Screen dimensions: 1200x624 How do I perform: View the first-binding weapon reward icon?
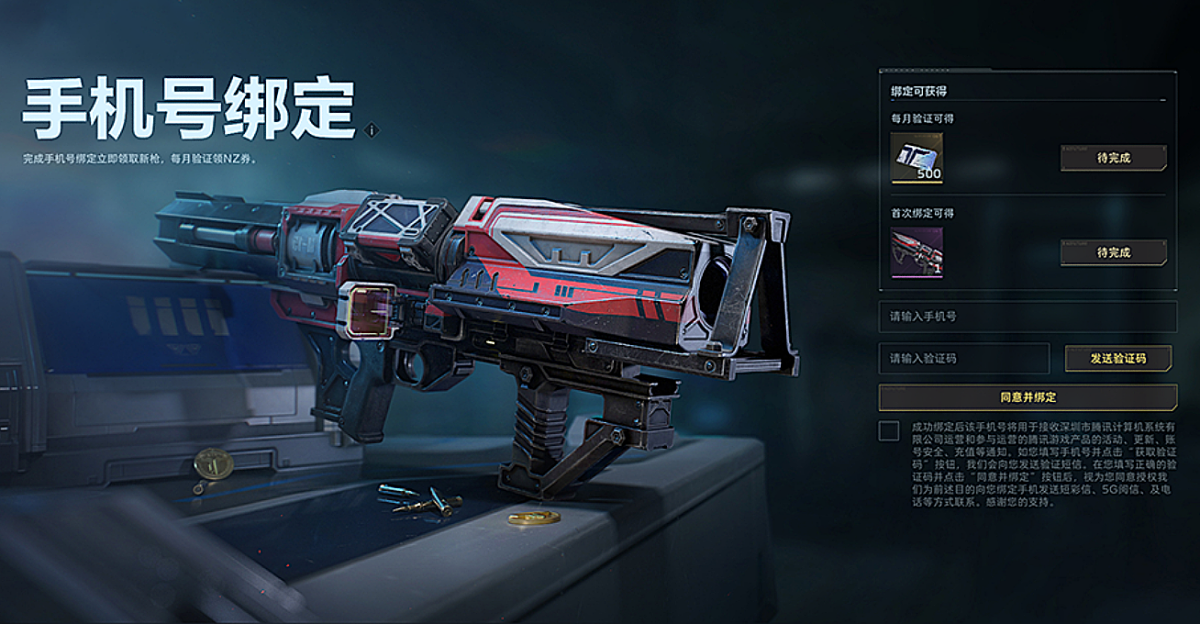pyautogui.click(x=917, y=252)
